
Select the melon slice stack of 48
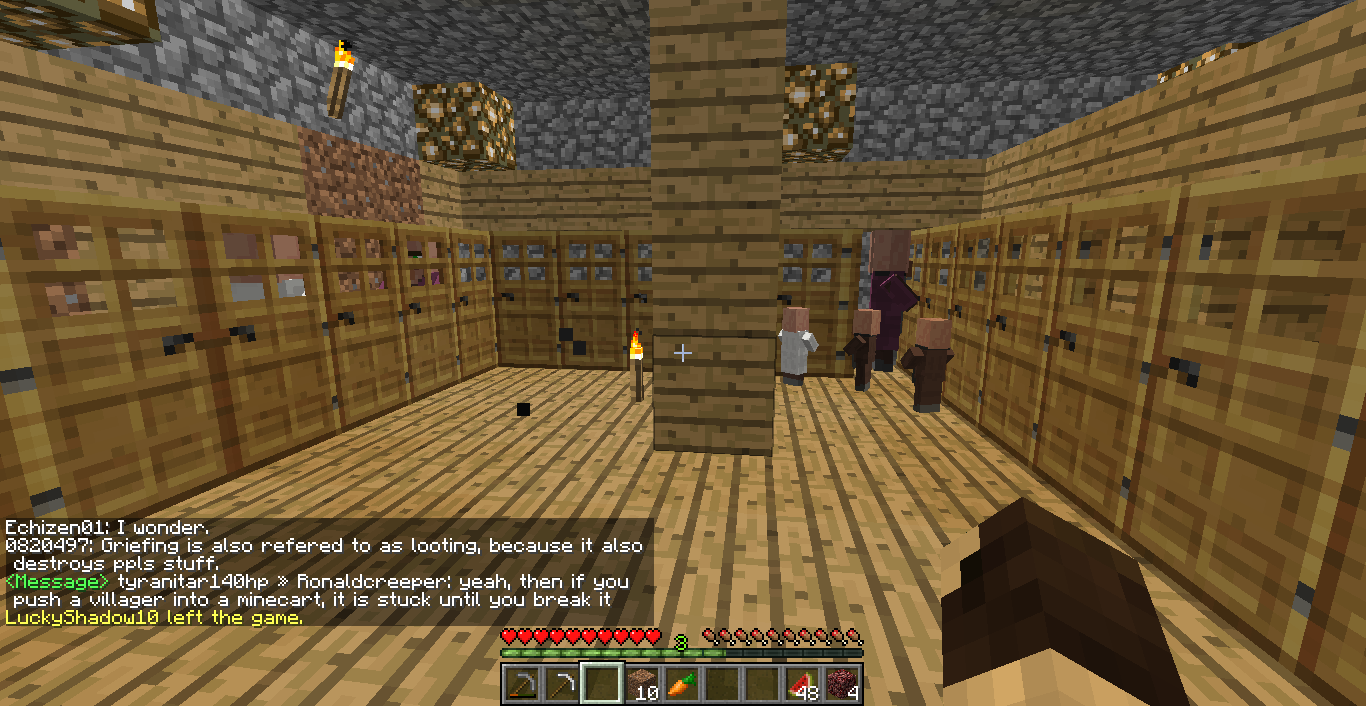pos(801,684)
